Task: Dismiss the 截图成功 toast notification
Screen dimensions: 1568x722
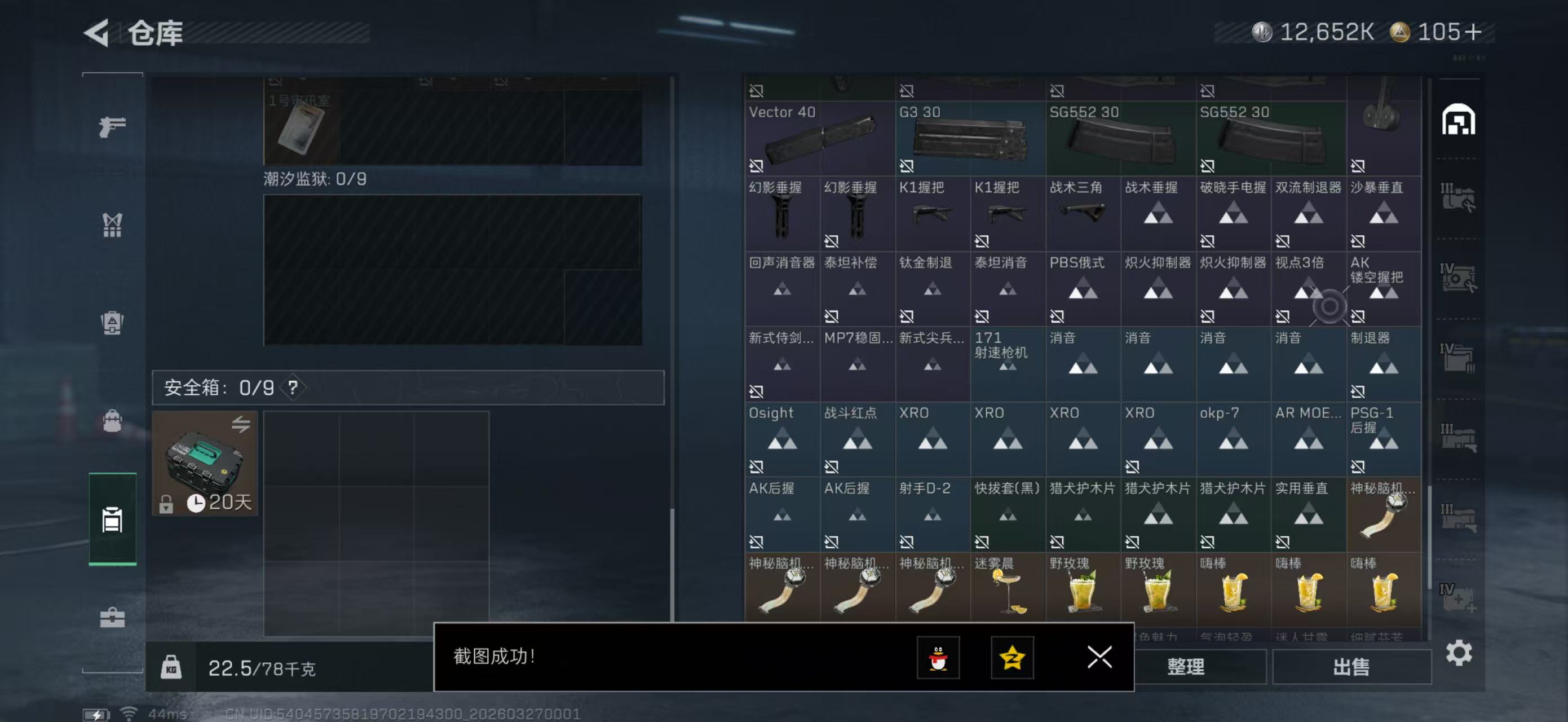Action: click(x=1099, y=658)
